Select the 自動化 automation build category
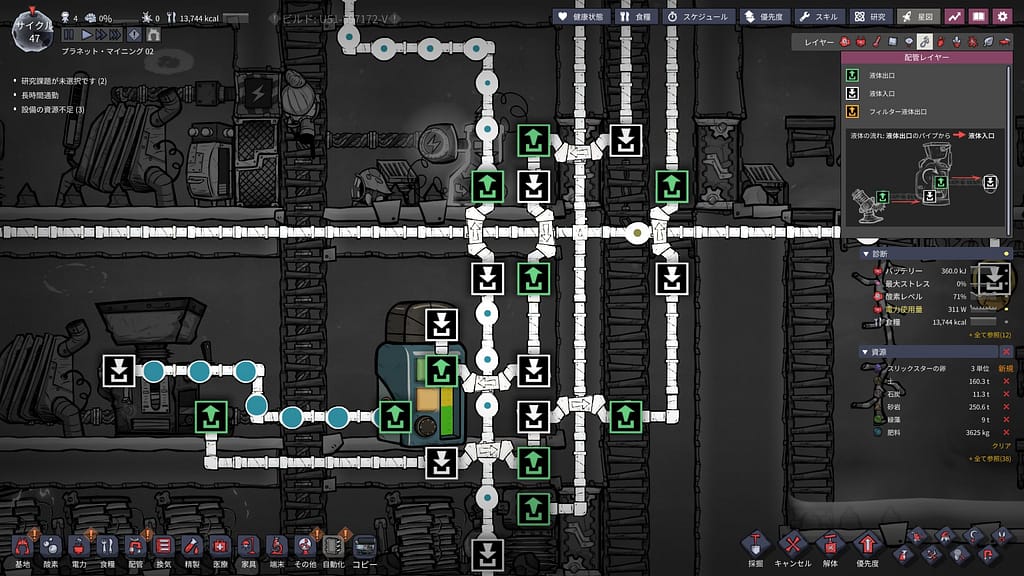Viewport: 1024px width, 576px height. pos(334,548)
